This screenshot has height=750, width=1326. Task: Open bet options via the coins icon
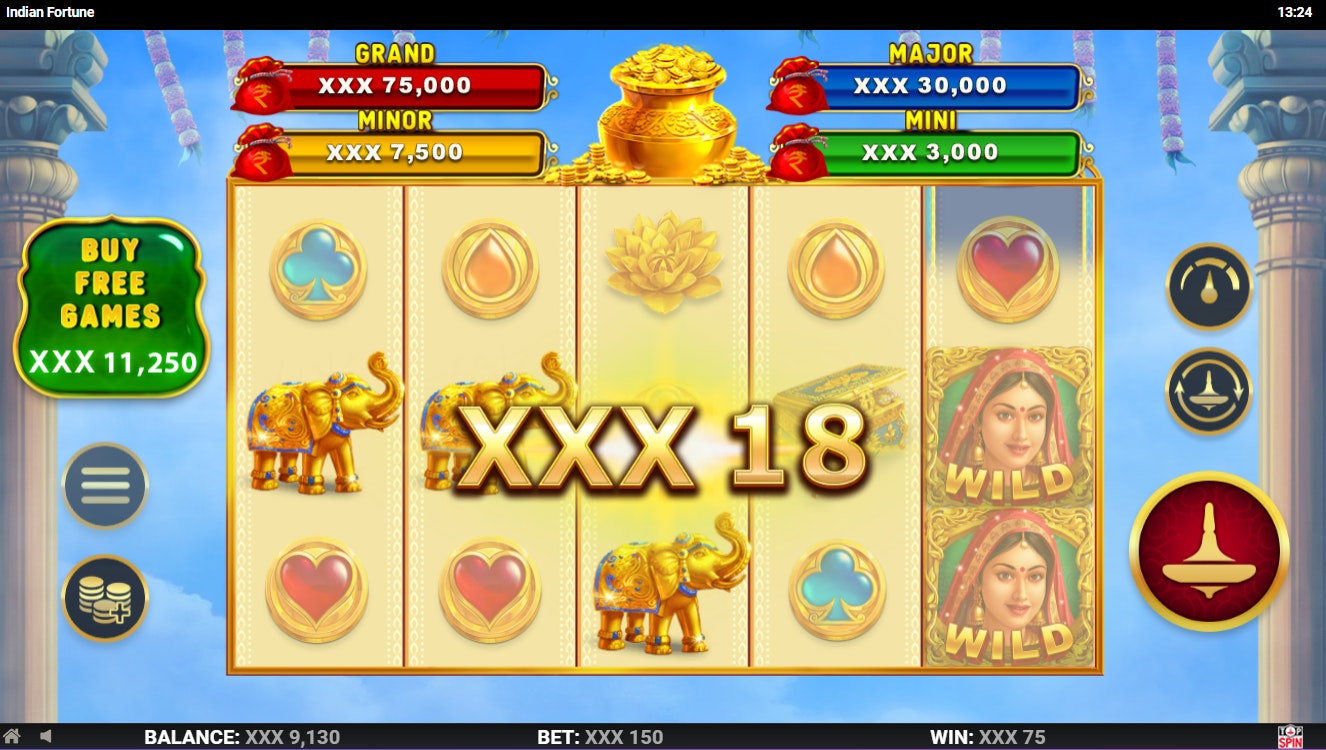coord(104,596)
